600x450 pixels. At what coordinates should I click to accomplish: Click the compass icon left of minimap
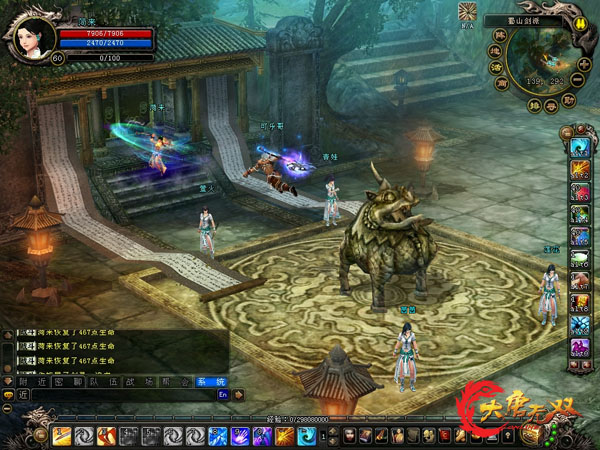click(x=466, y=12)
